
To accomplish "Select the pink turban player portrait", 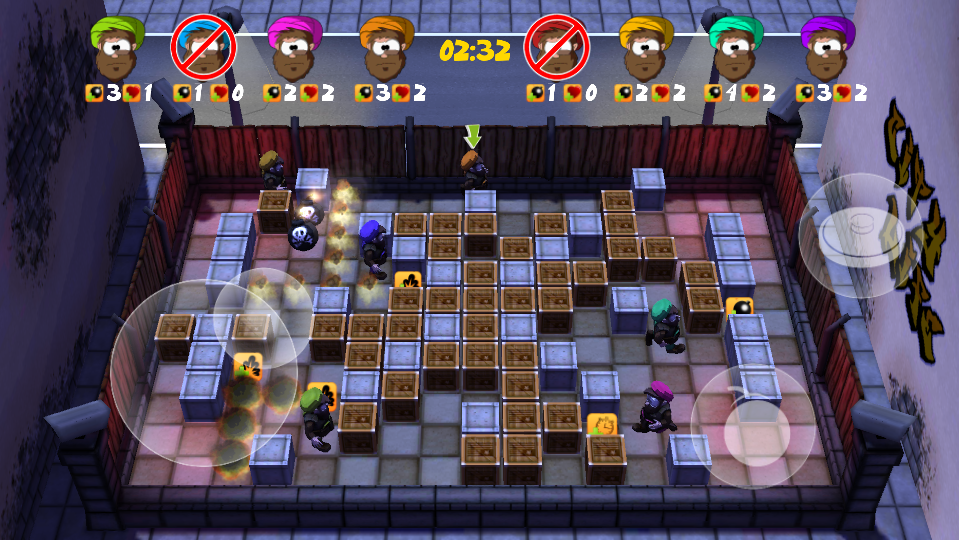I will click(294, 47).
